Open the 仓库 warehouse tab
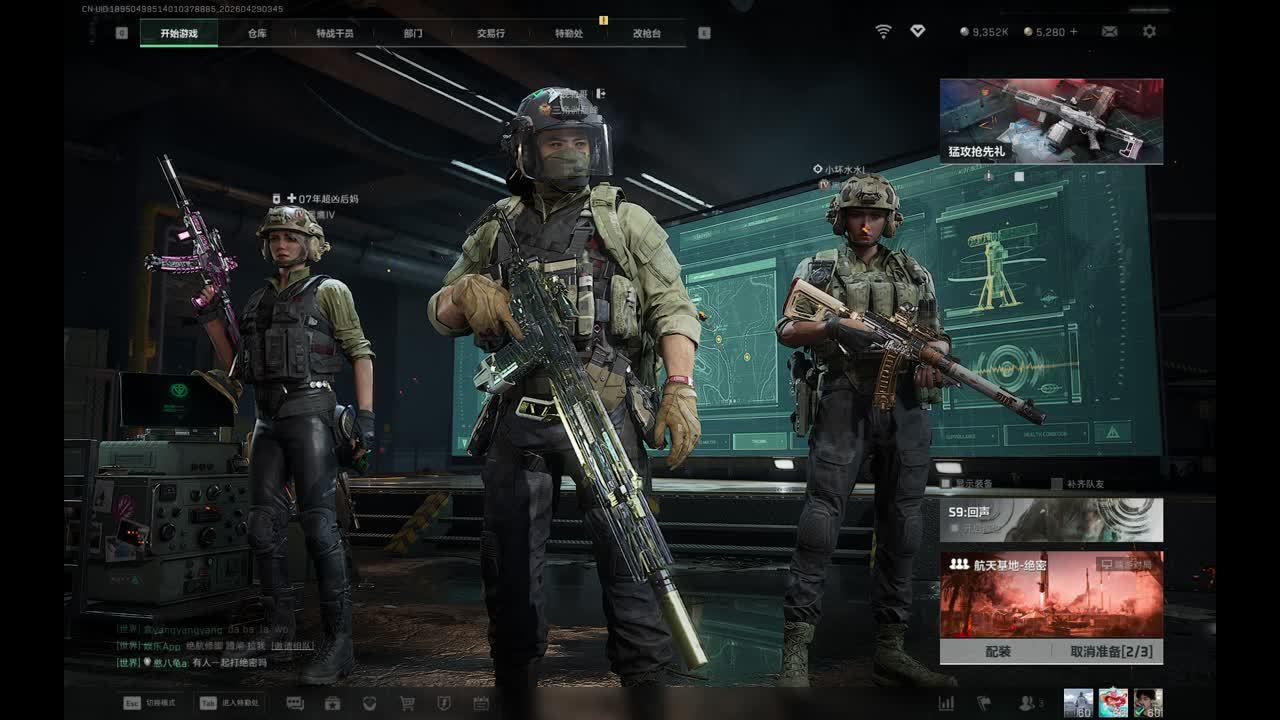1280x720 pixels. click(257, 33)
